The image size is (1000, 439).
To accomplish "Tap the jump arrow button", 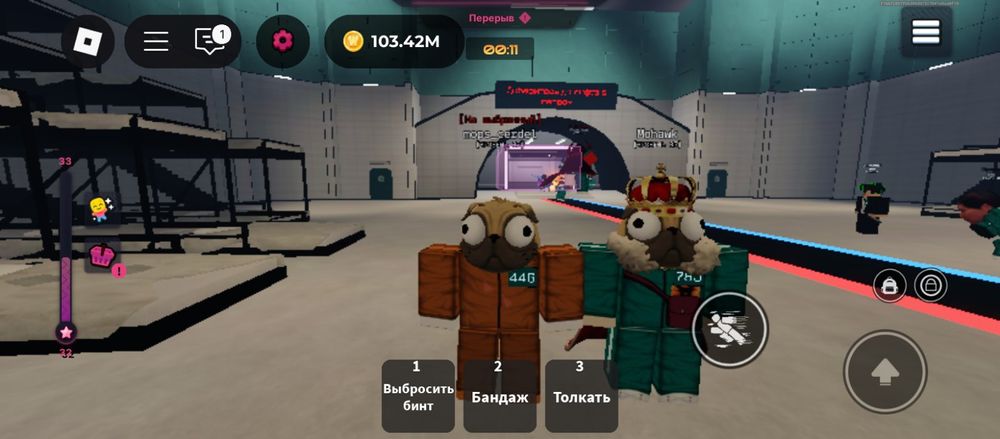I will click(x=884, y=371).
